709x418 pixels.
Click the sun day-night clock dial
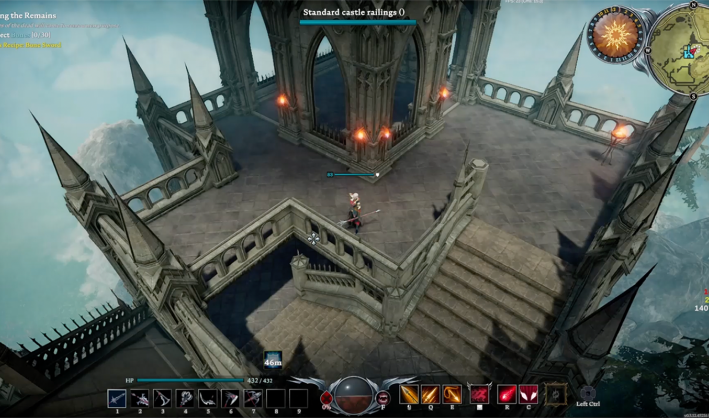pos(614,36)
